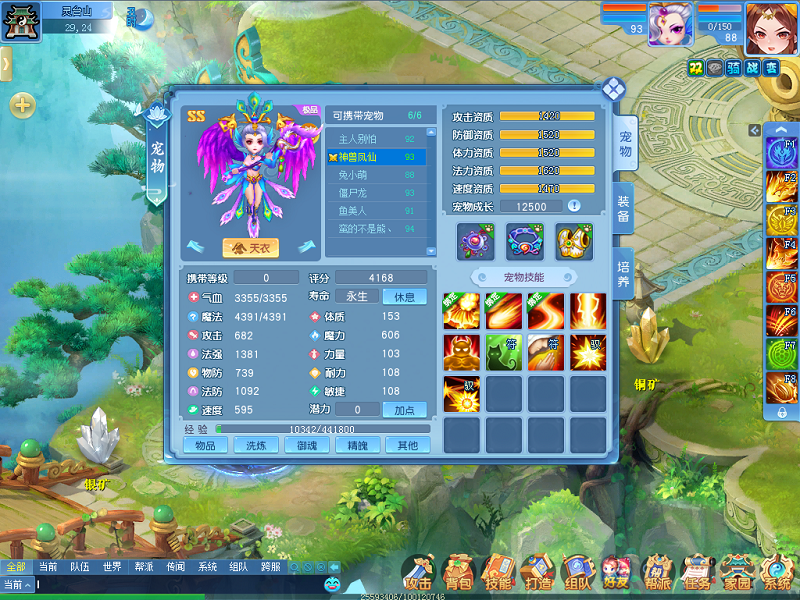Open the 任务 quest menu
This screenshot has width=800, height=600.
coord(696,573)
